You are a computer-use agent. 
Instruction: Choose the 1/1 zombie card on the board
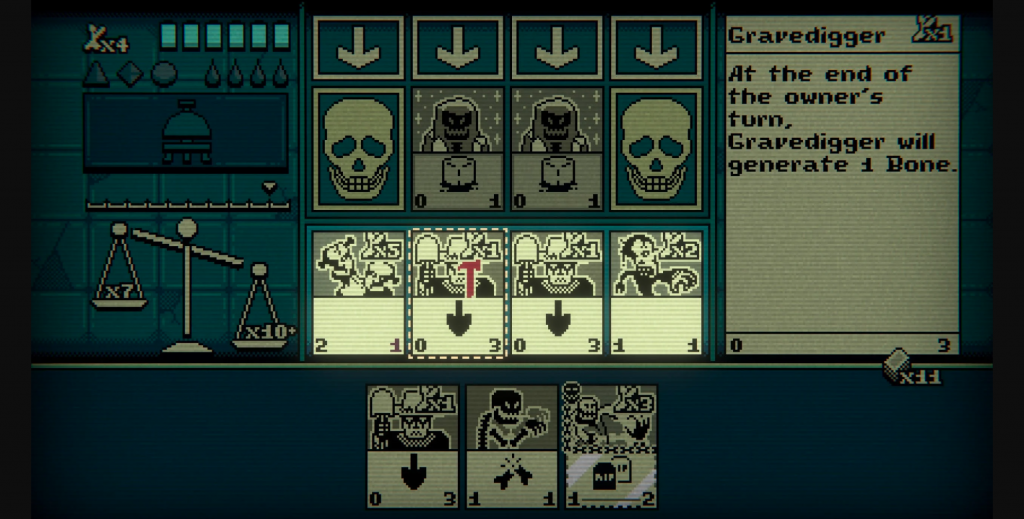(x=657, y=292)
